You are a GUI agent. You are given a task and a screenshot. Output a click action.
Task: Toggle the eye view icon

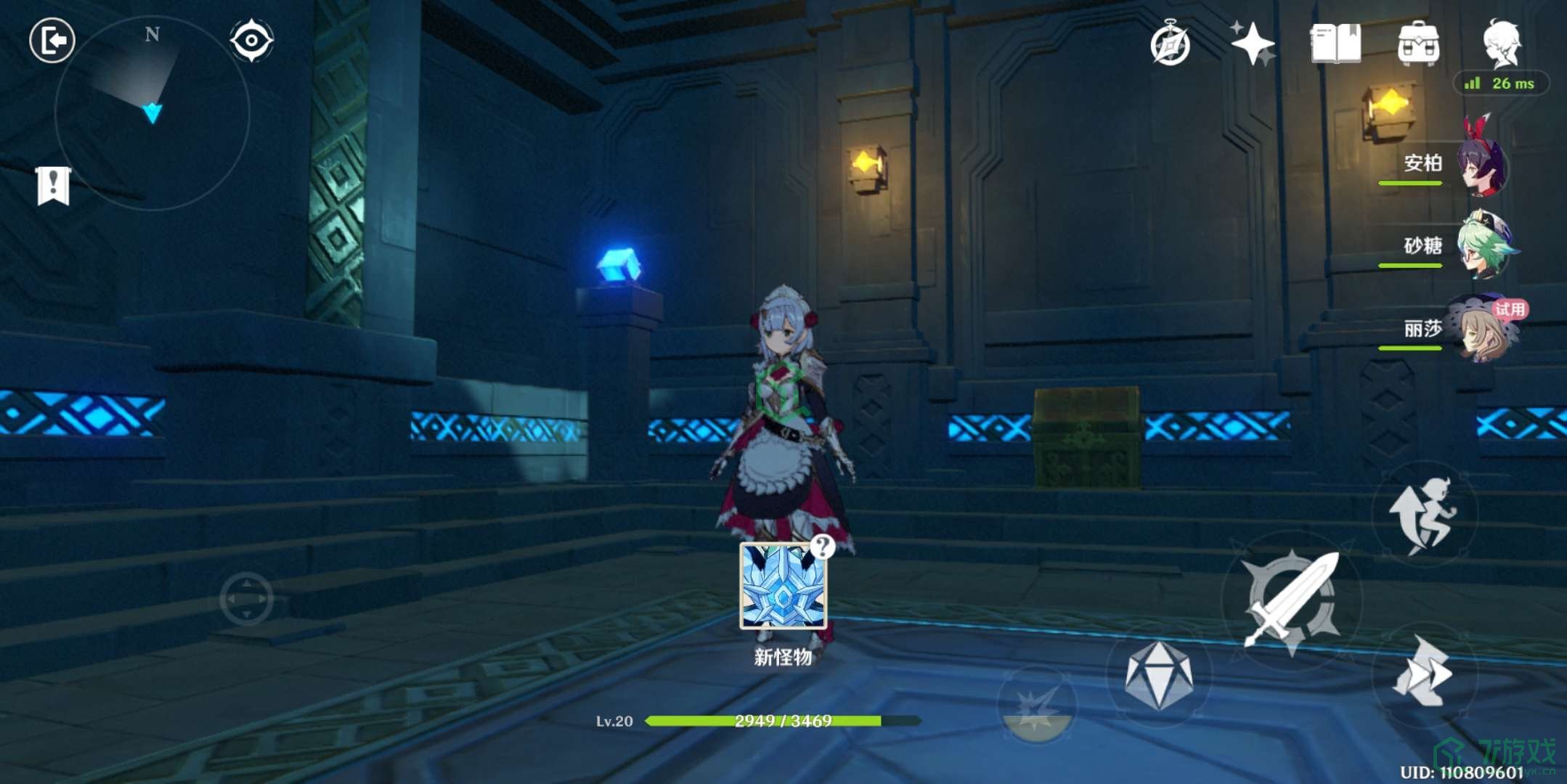(251, 40)
